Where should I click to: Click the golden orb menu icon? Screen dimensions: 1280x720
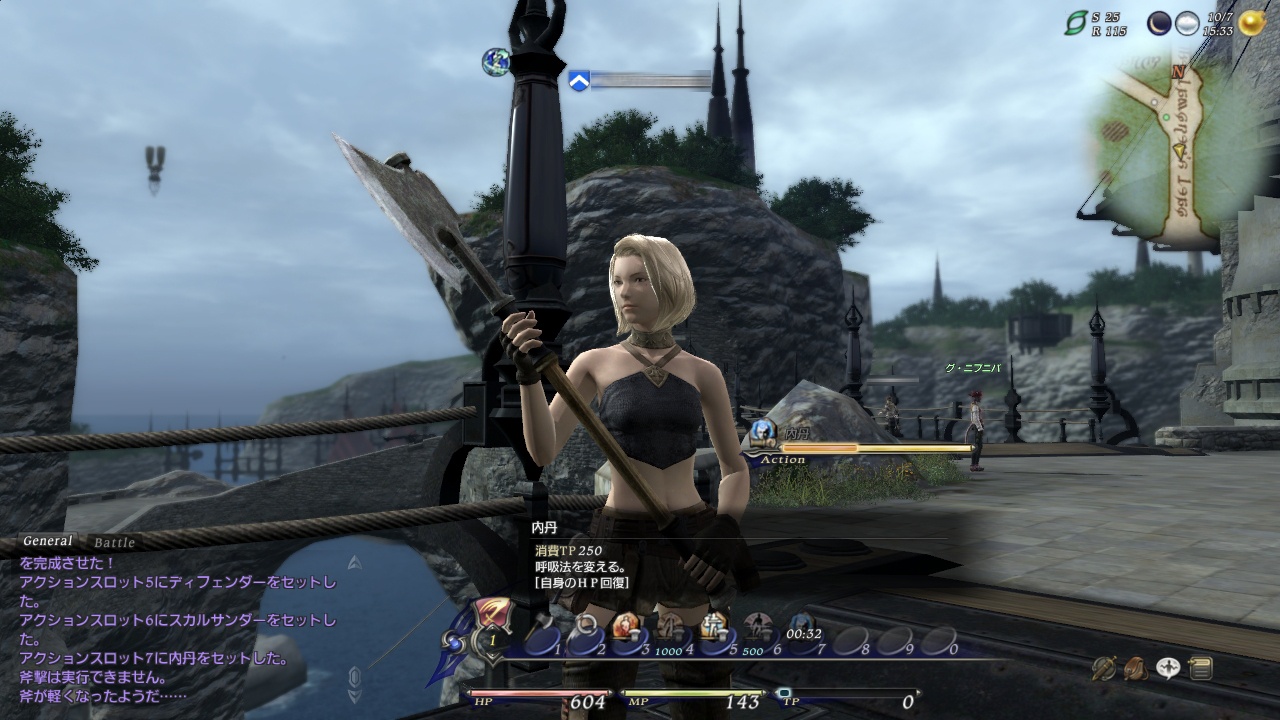(1250, 22)
